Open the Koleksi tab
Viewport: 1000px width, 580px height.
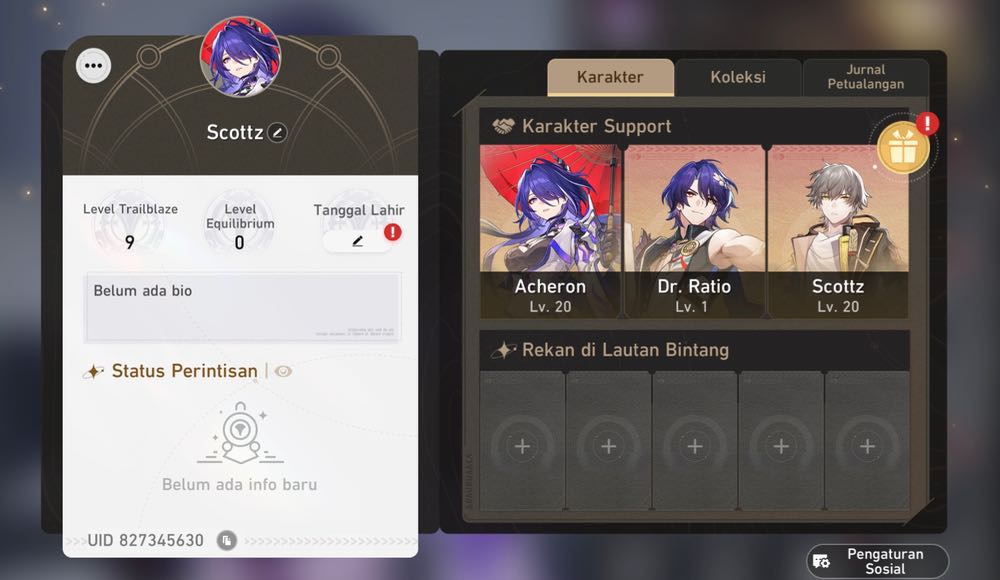pyautogui.click(x=738, y=77)
